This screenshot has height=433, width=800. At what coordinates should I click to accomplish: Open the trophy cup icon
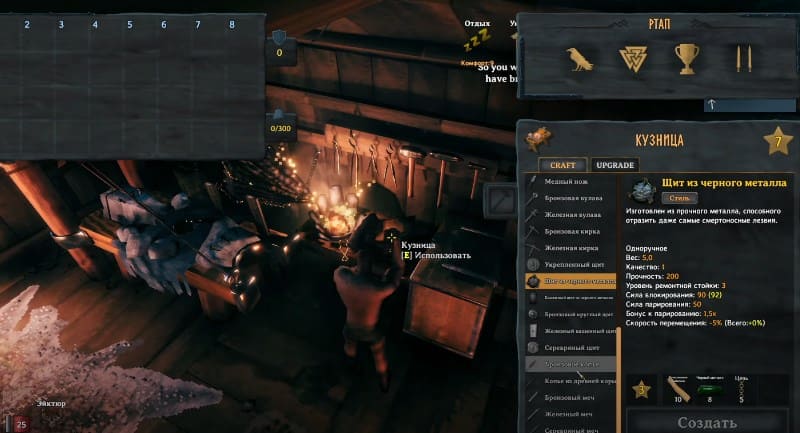pos(686,60)
